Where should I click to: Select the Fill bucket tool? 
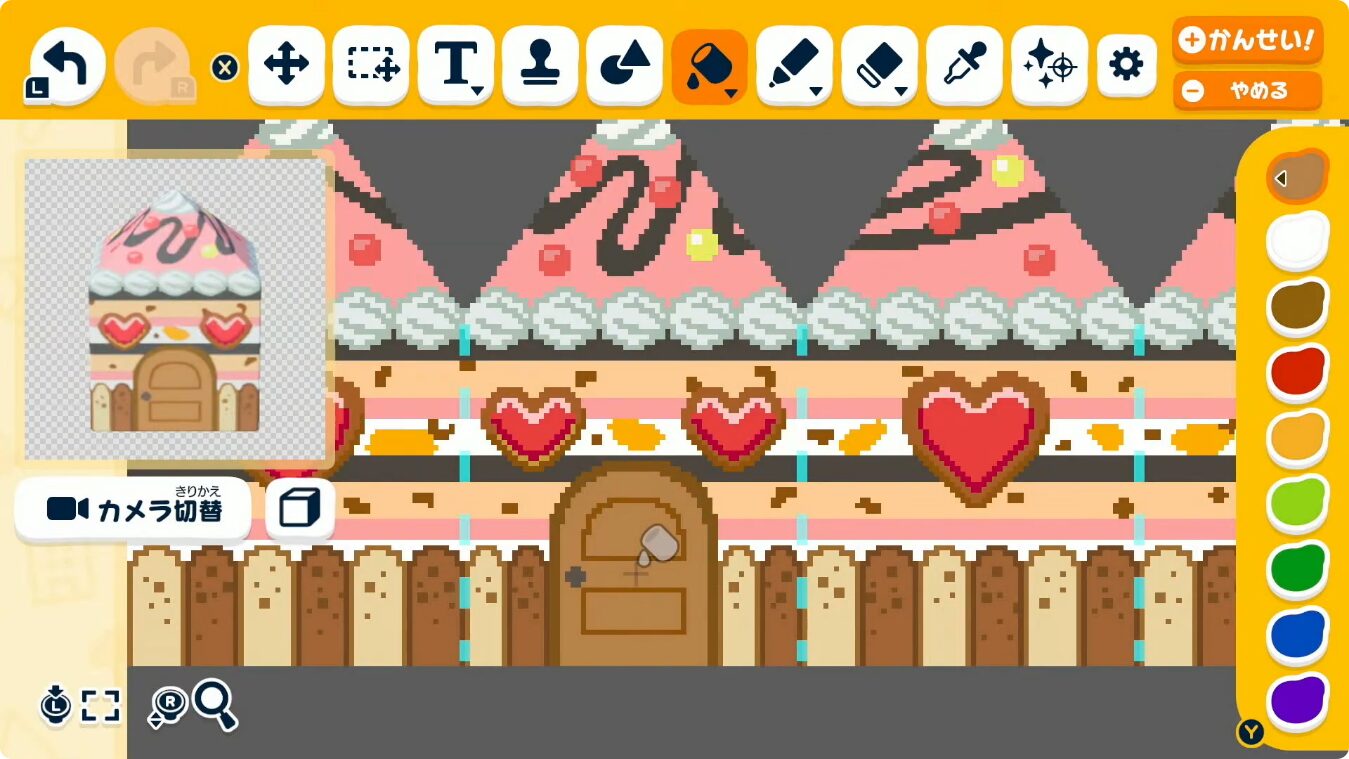coord(708,65)
